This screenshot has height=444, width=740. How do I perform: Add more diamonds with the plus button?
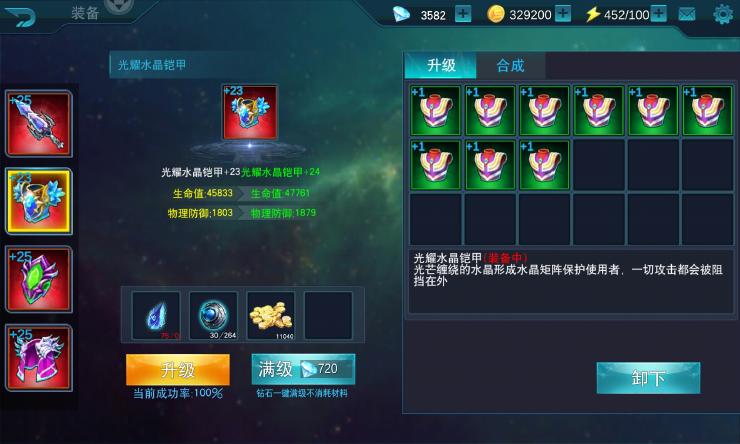[463, 14]
